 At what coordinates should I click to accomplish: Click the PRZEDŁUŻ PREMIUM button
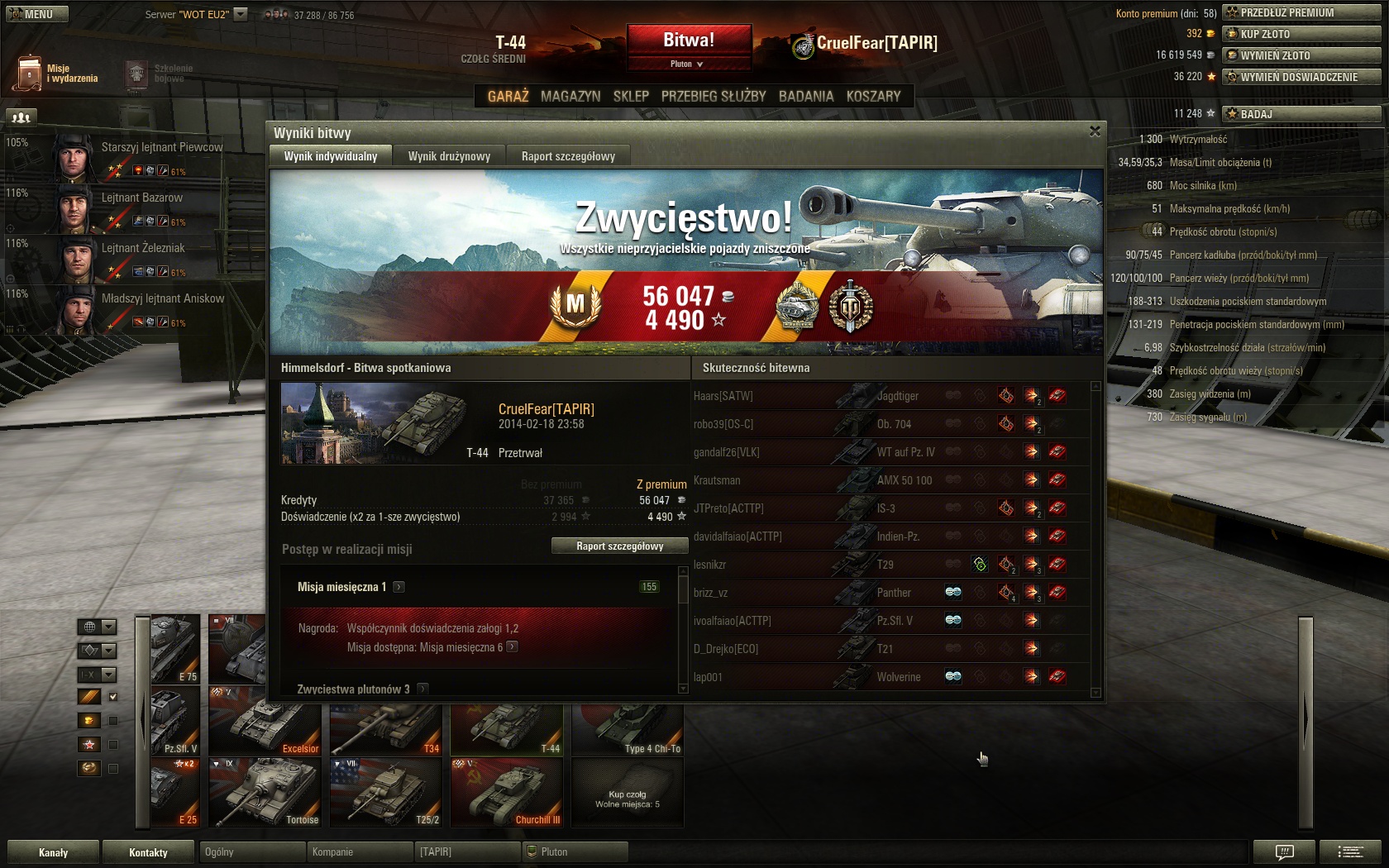coord(1301,12)
